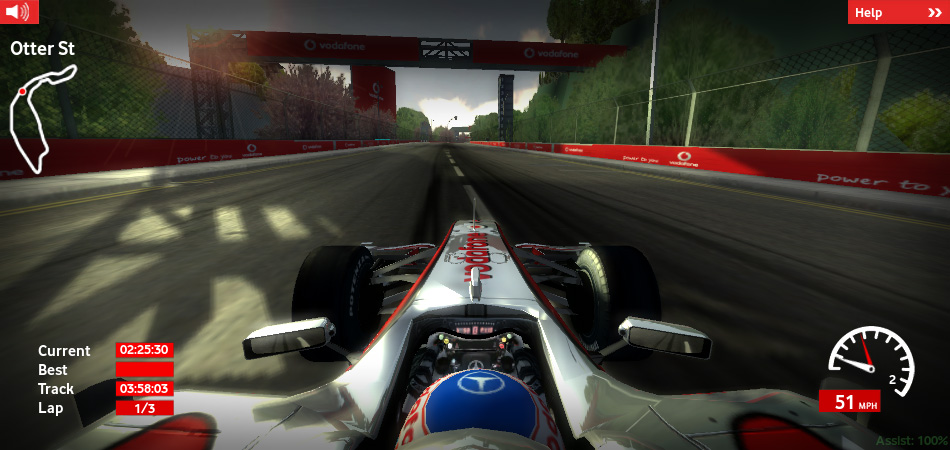Open the Help panel
Image resolution: width=950 pixels, height=450 pixels.
(x=897, y=12)
